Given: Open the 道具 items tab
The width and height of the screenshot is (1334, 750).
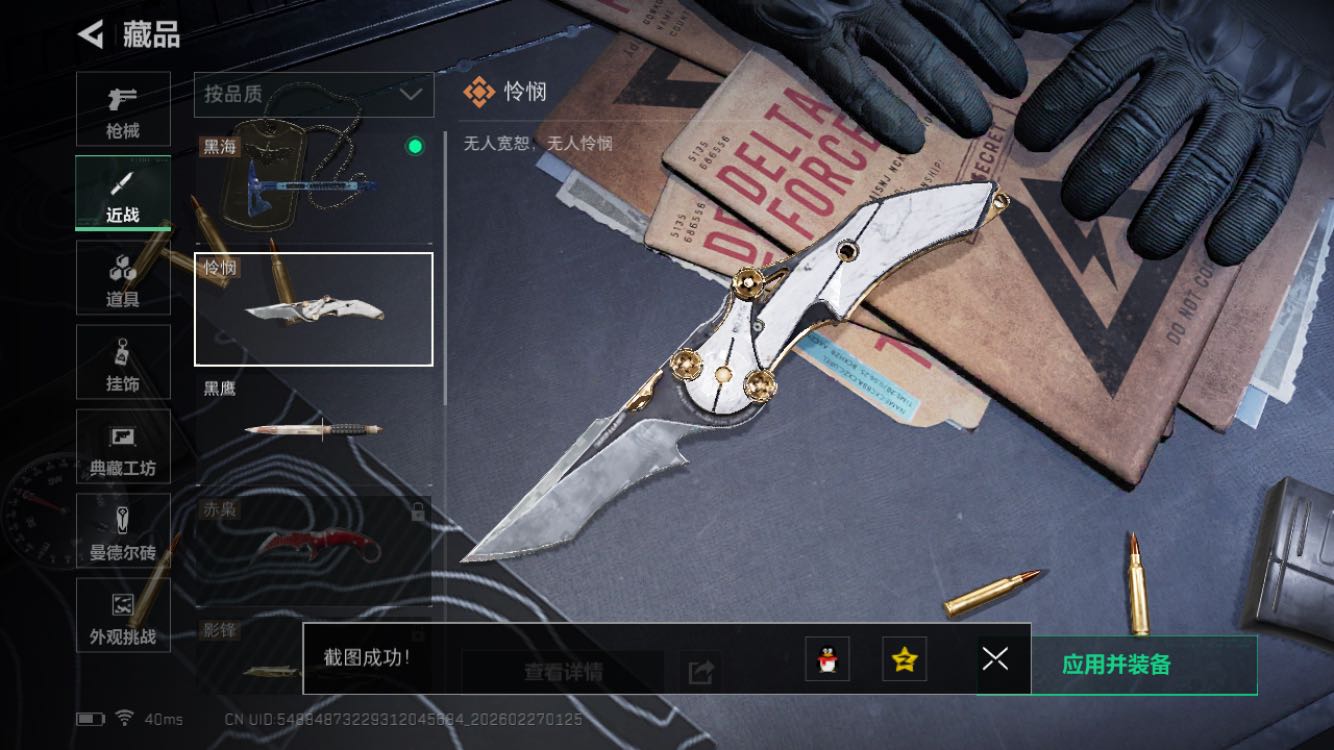Looking at the screenshot, I should coord(123,278).
